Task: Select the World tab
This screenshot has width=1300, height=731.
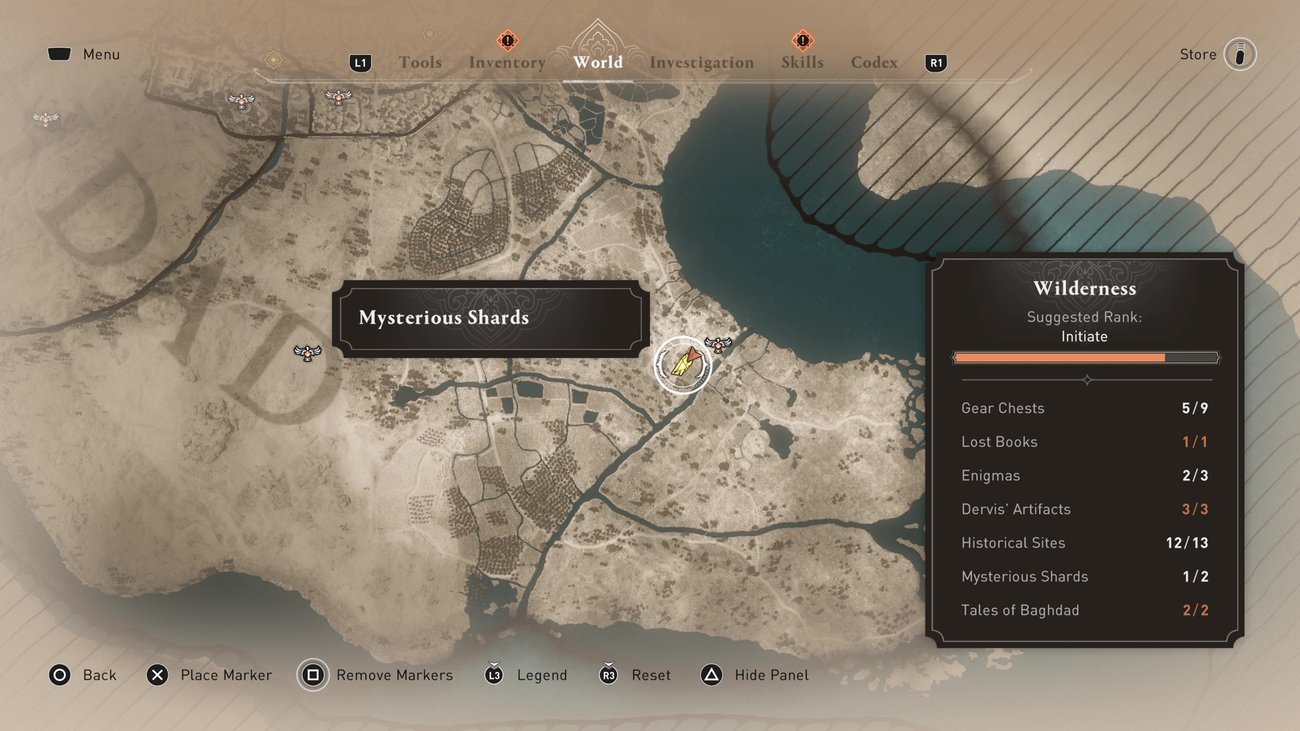Action: (598, 62)
